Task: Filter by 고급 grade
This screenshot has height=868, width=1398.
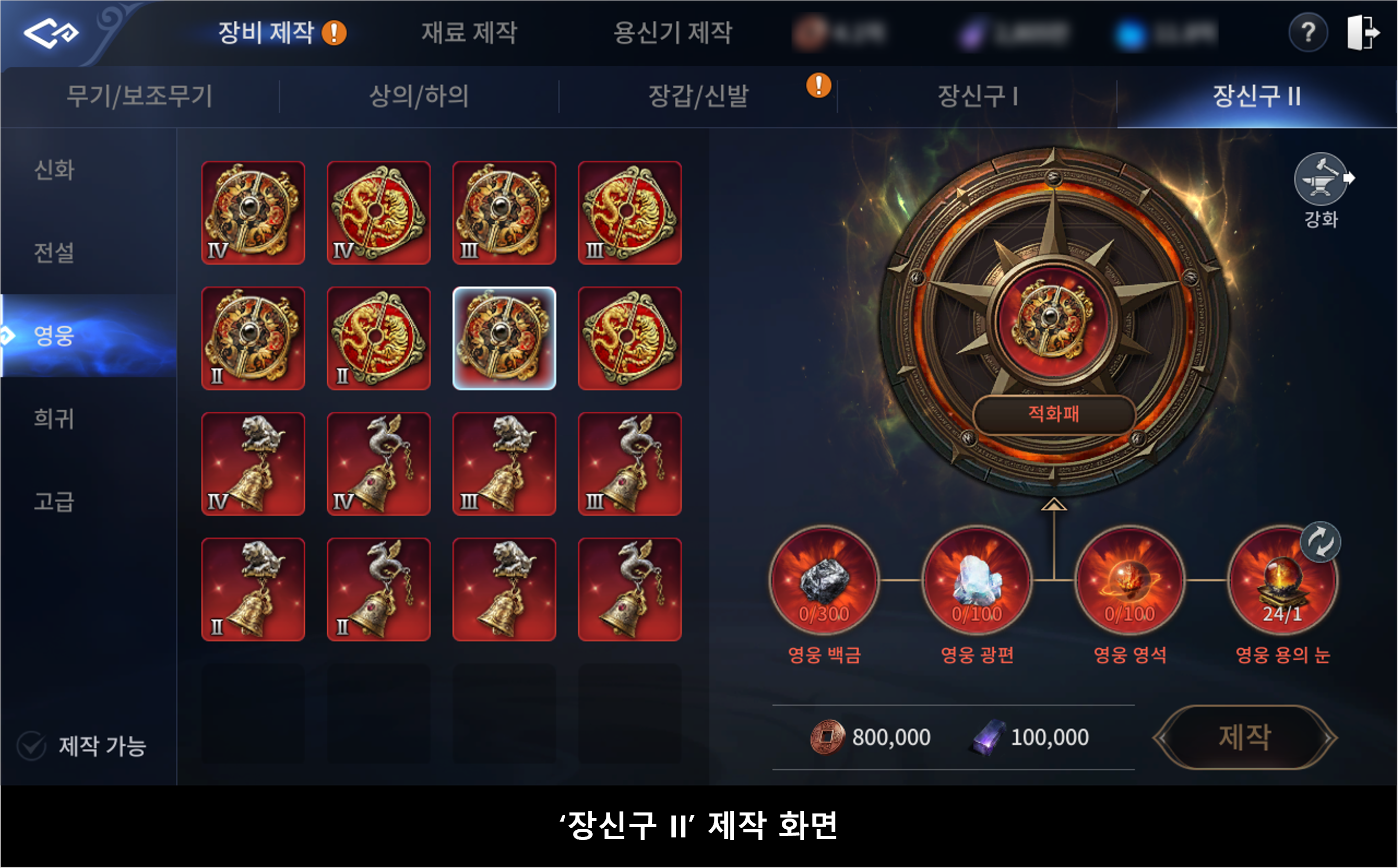Action: tap(55, 501)
